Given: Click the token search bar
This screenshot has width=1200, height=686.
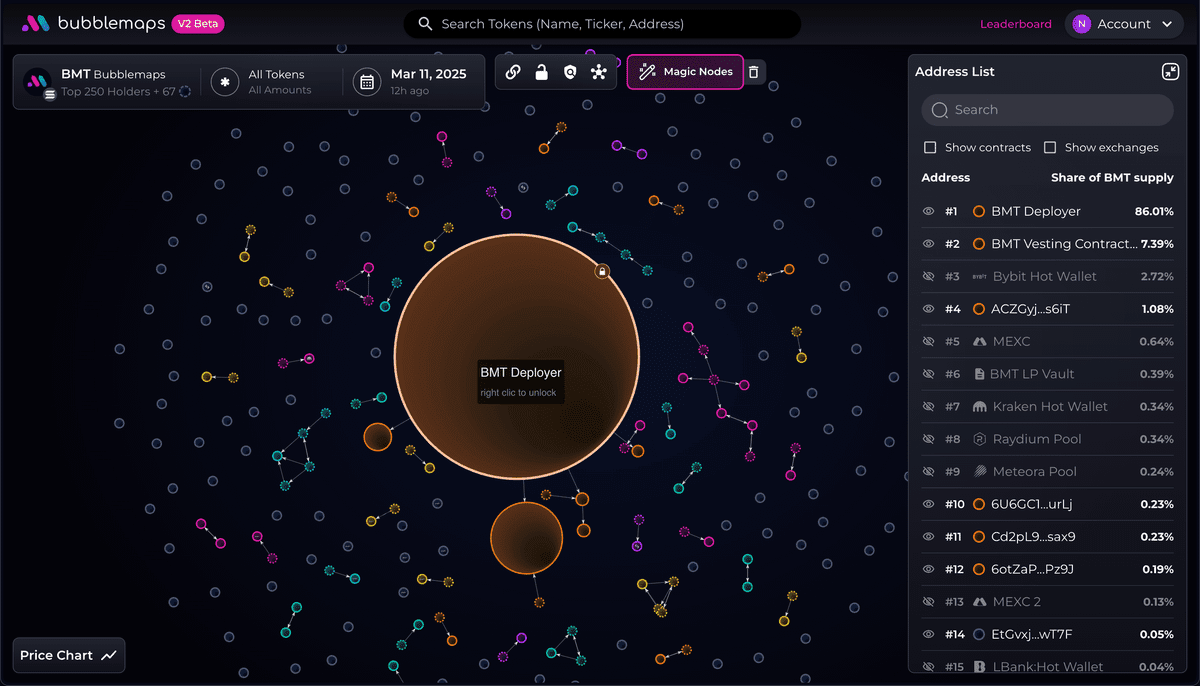Looking at the screenshot, I should [x=602, y=24].
